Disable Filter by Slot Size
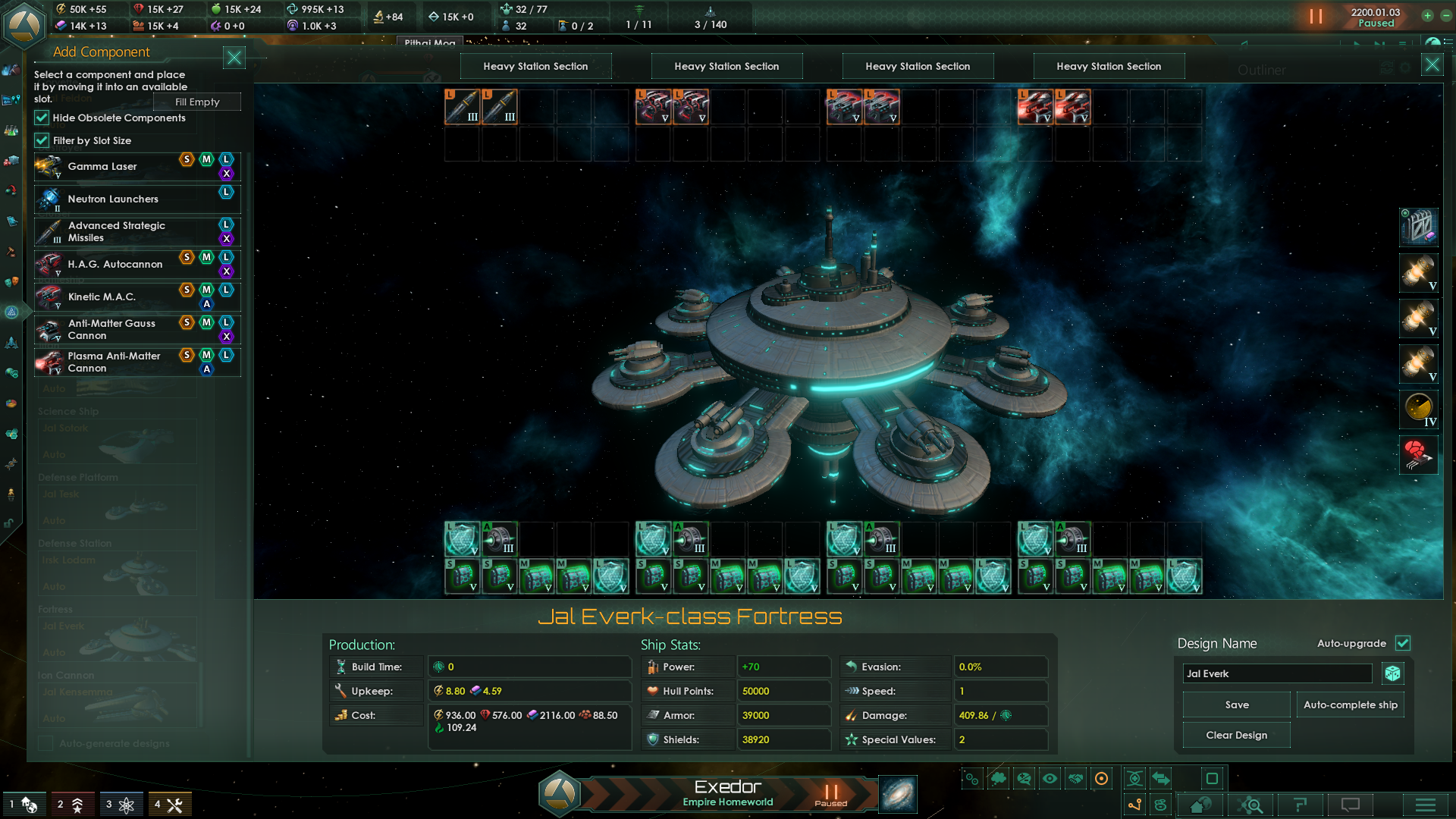 (x=42, y=140)
